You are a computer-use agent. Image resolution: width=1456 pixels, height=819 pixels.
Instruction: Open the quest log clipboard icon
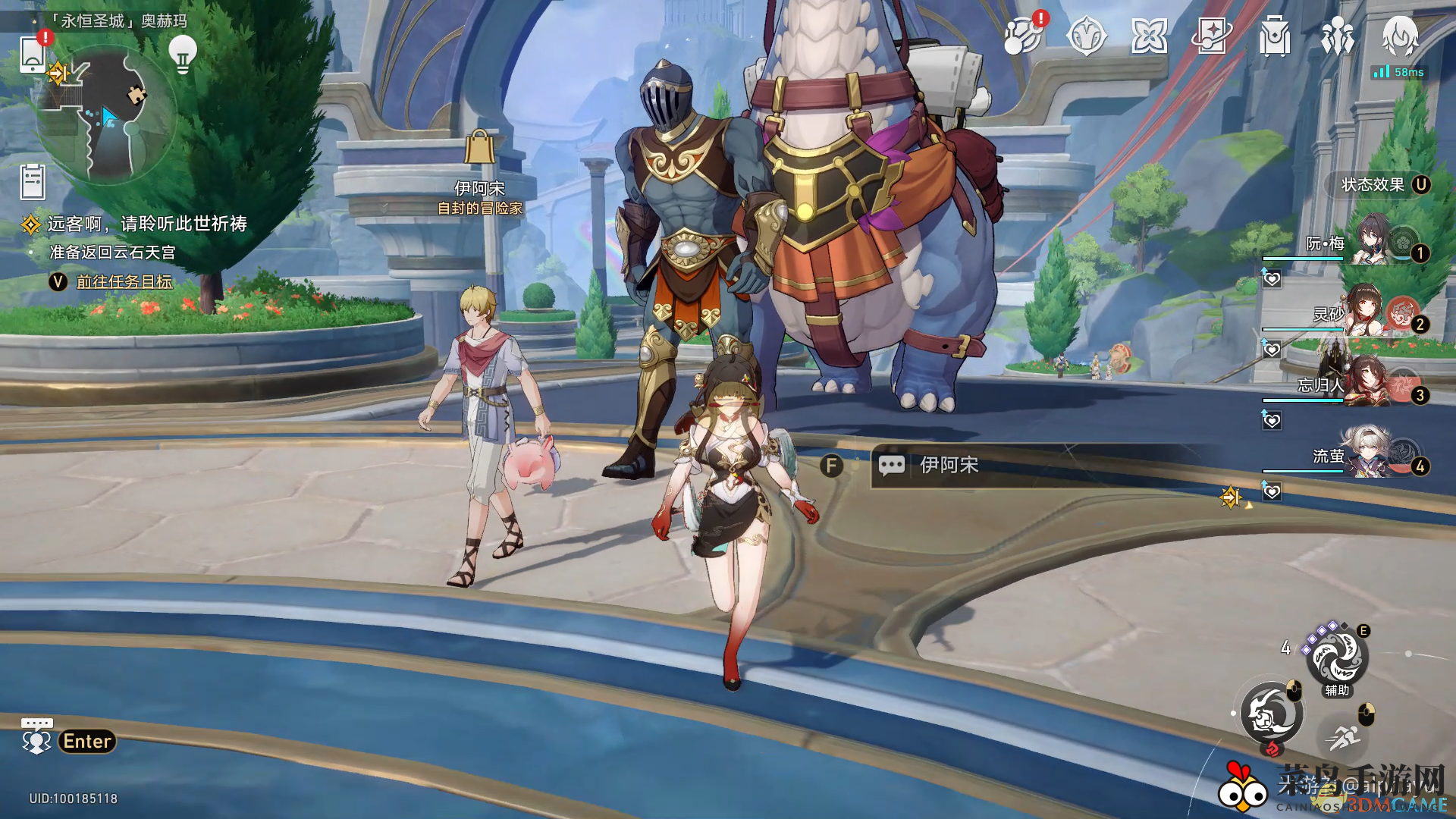[x=33, y=182]
